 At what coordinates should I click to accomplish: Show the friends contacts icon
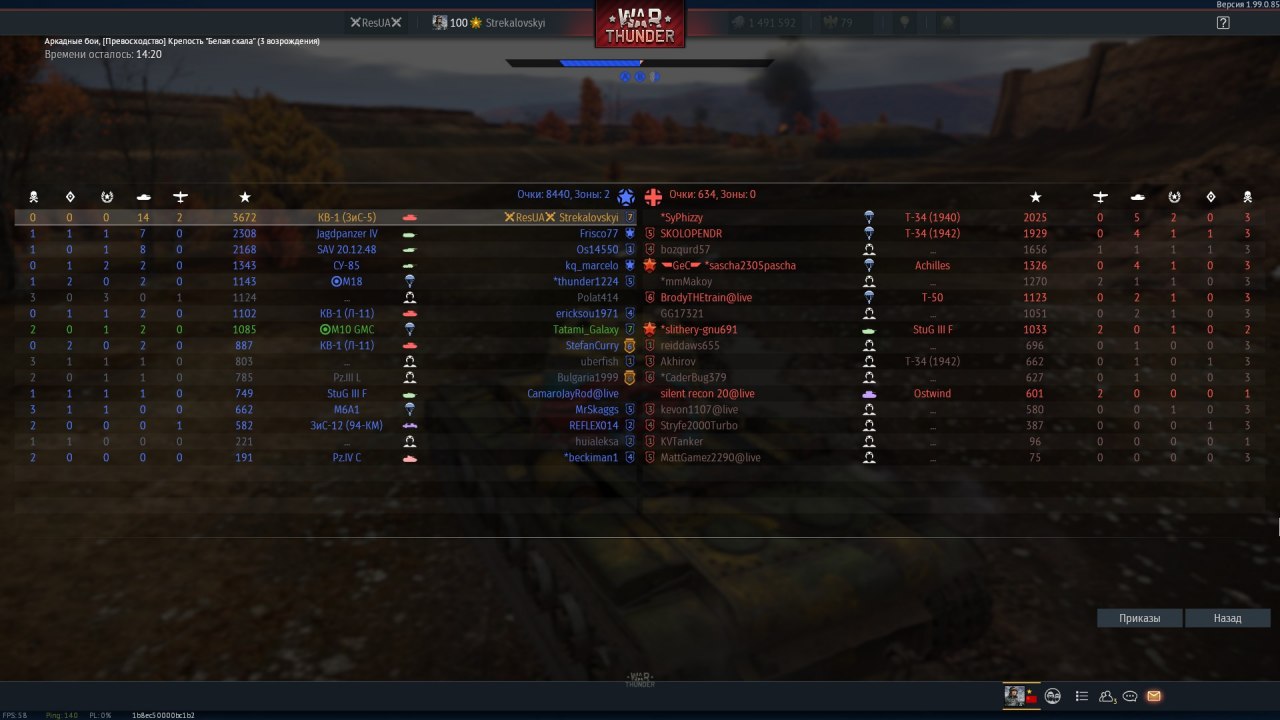tap(1107, 696)
